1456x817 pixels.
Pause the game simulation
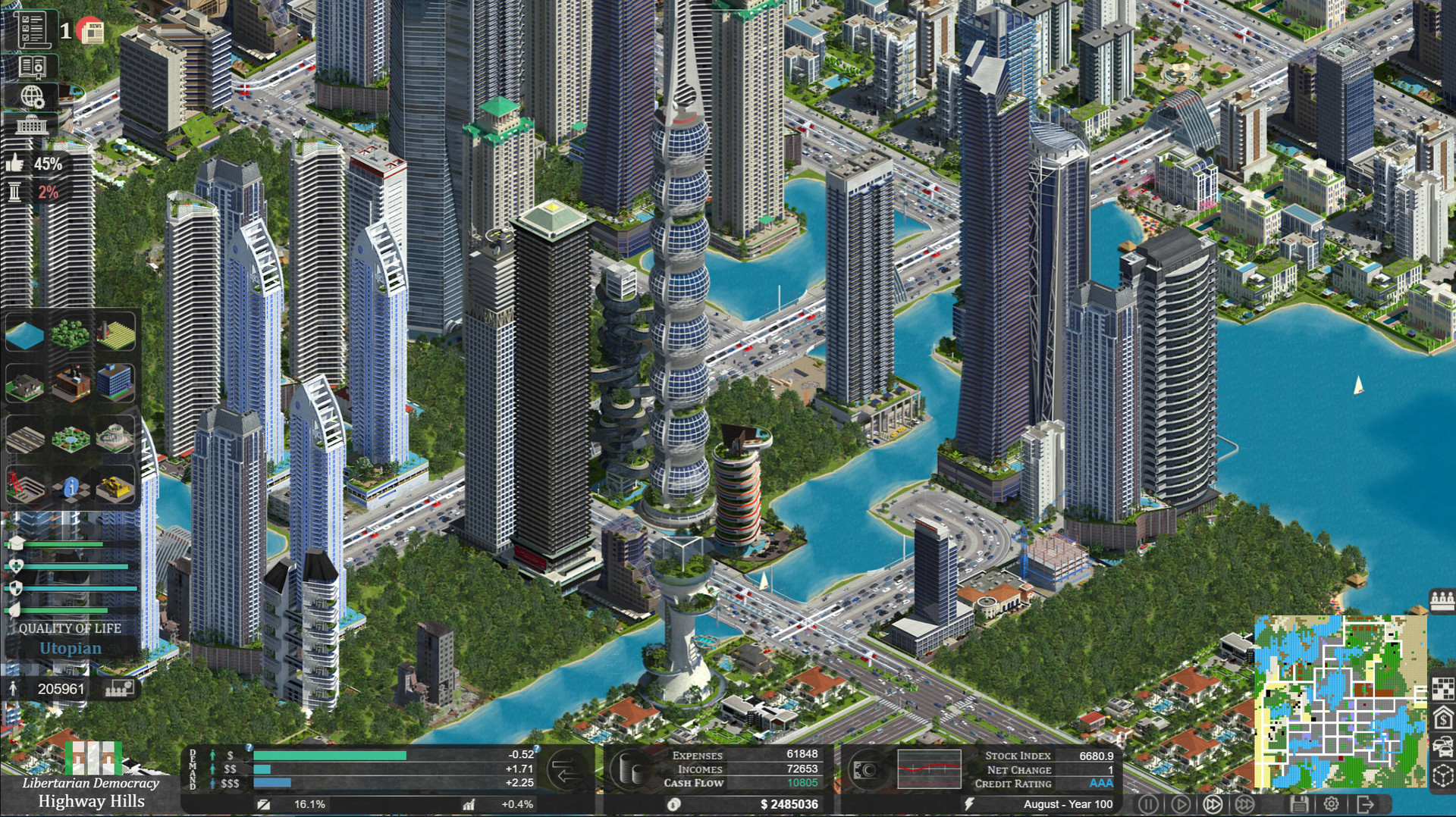tap(1149, 804)
